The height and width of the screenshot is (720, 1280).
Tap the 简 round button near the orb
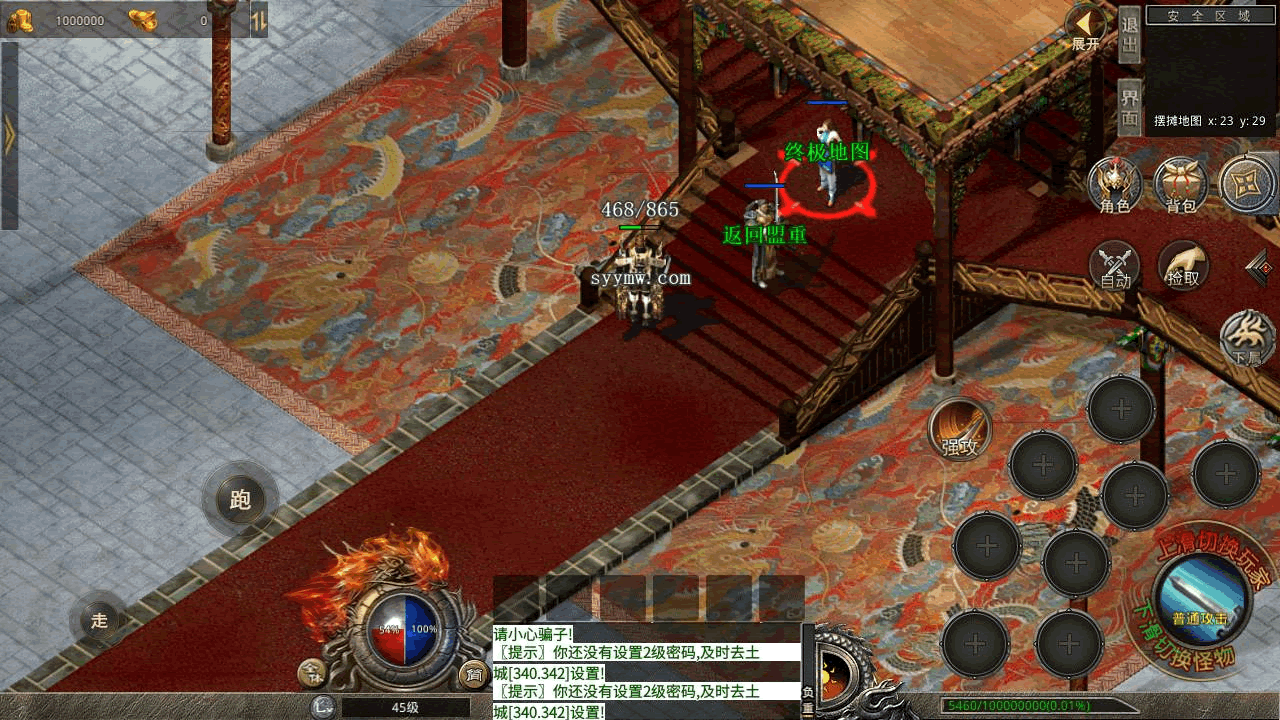(x=472, y=675)
